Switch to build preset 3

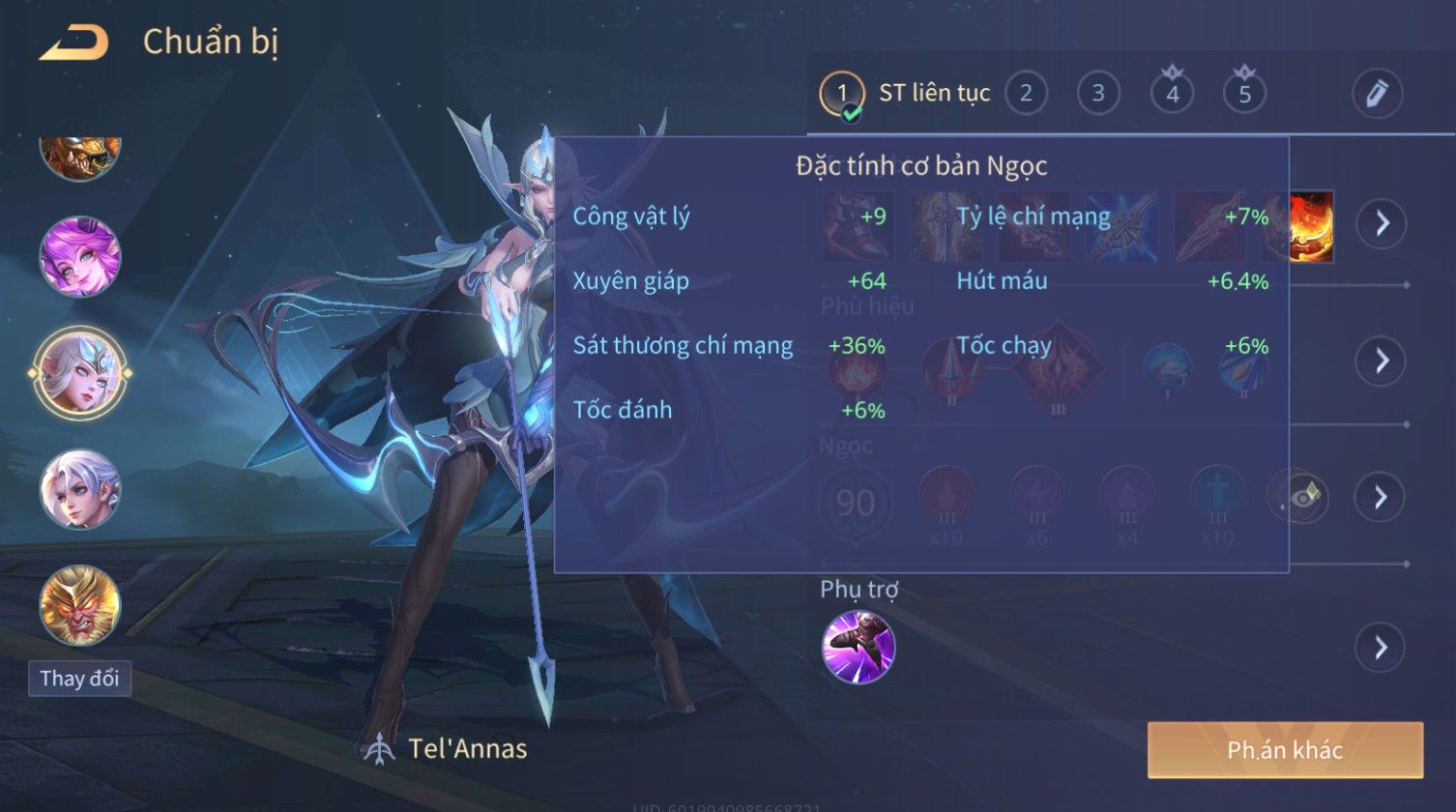[1098, 94]
